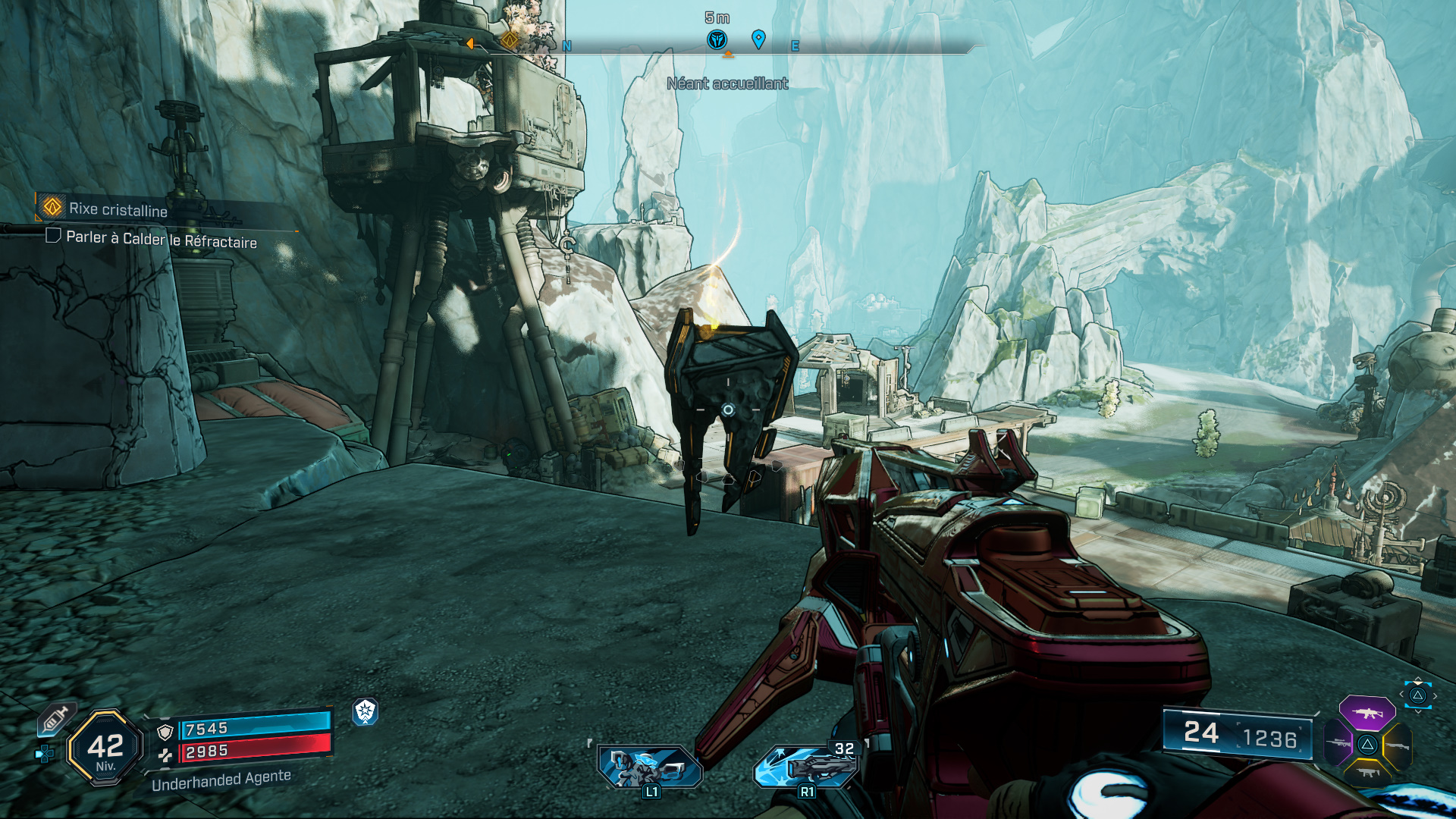Click the blue map pin on the compass

(758, 39)
